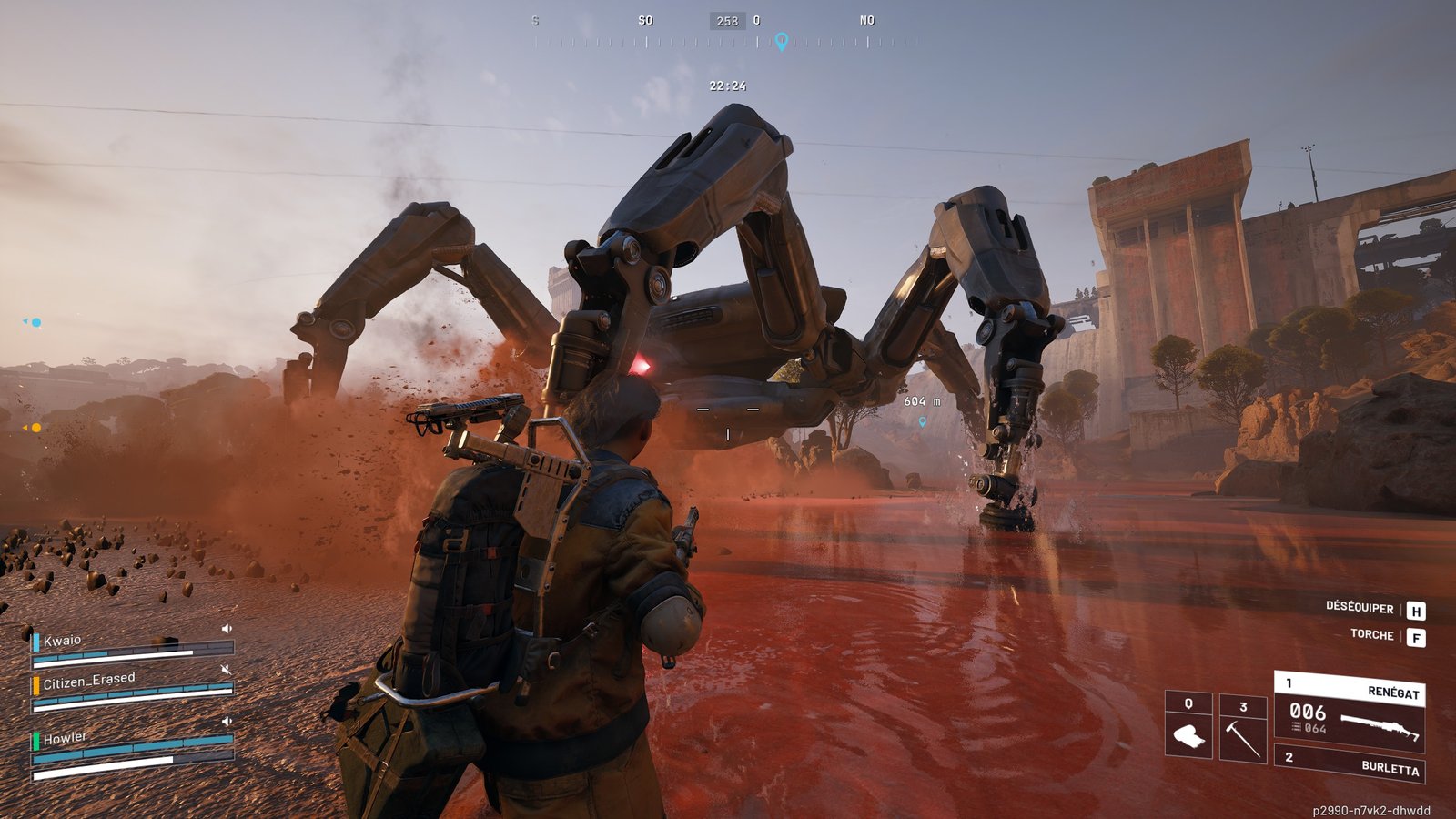Screen dimensions: 1456x819
Task: Toggle Howler's voice speaker icon
Action: pos(227,722)
